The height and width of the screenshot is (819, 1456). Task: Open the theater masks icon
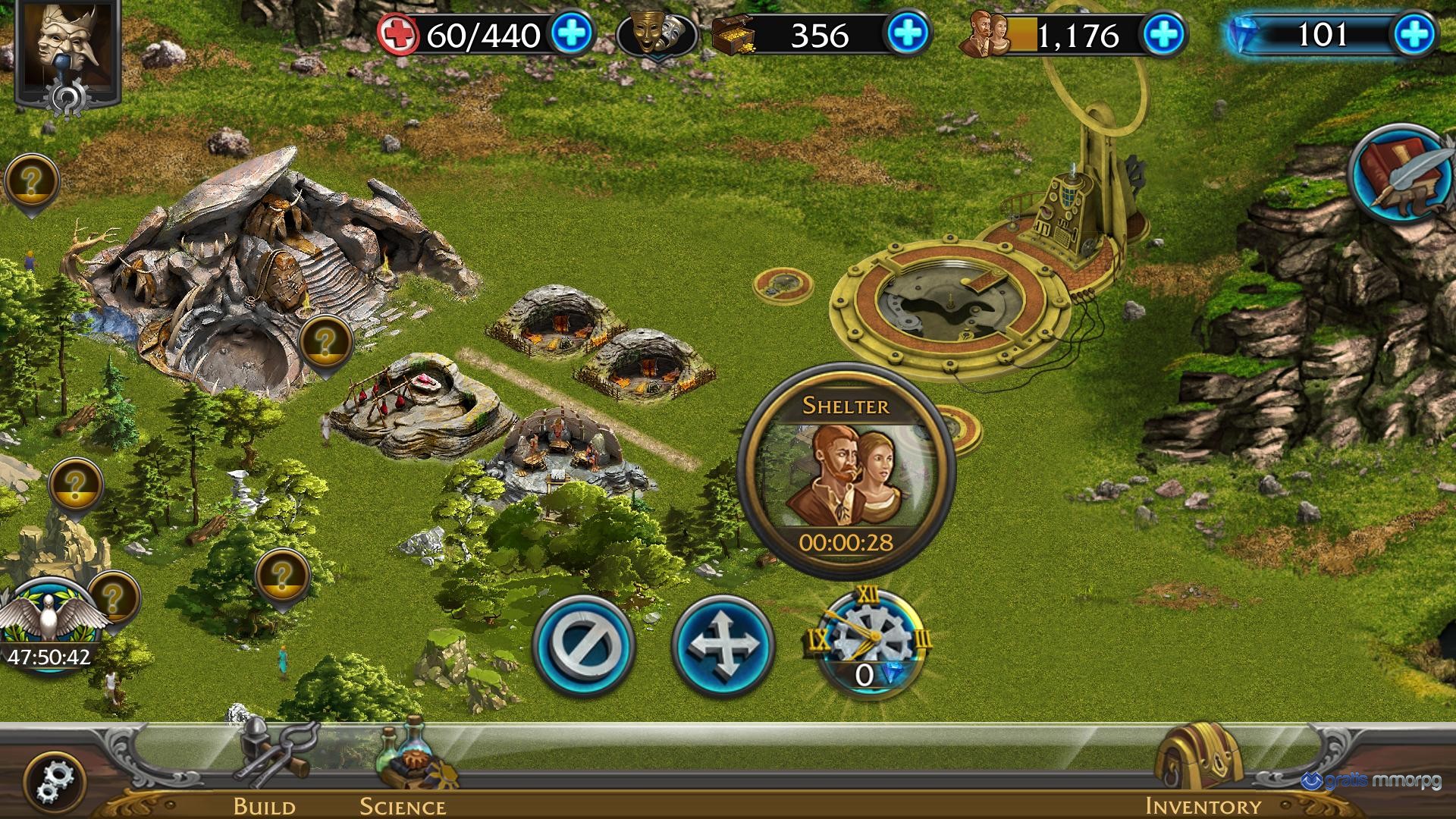point(657,34)
